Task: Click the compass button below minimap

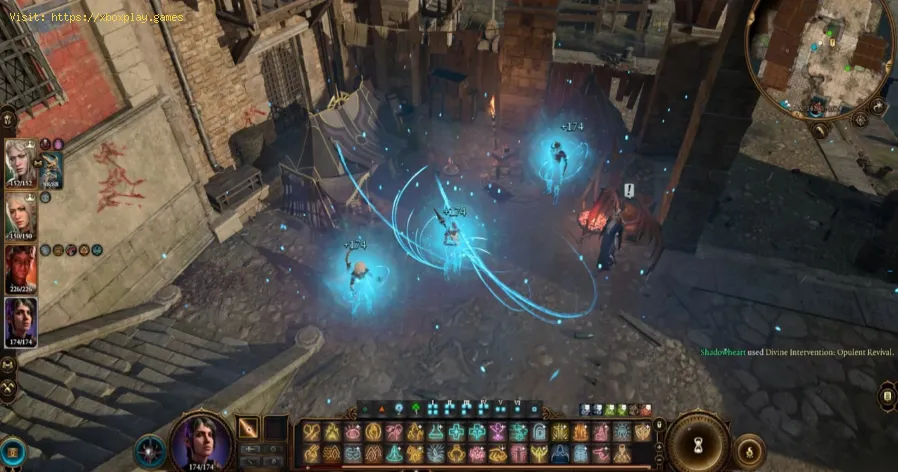Action: click(x=859, y=119)
